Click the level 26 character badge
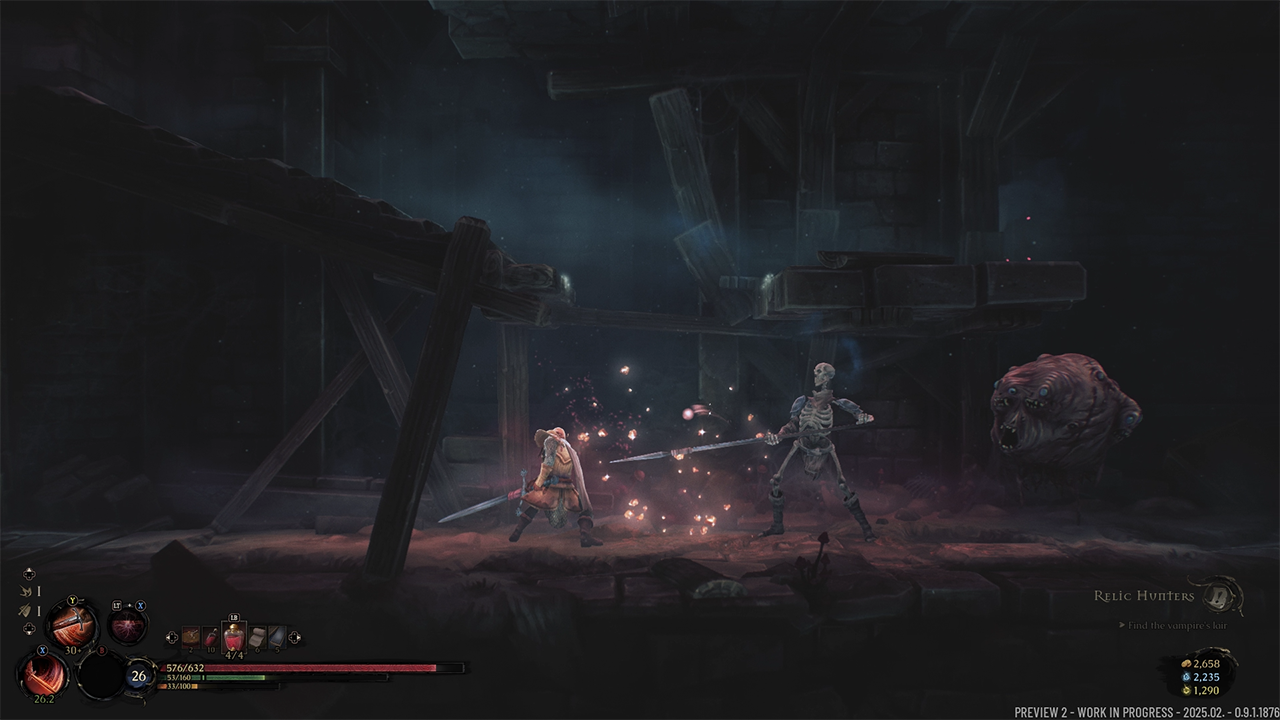Screen dimensions: 1280x720 click(x=139, y=676)
